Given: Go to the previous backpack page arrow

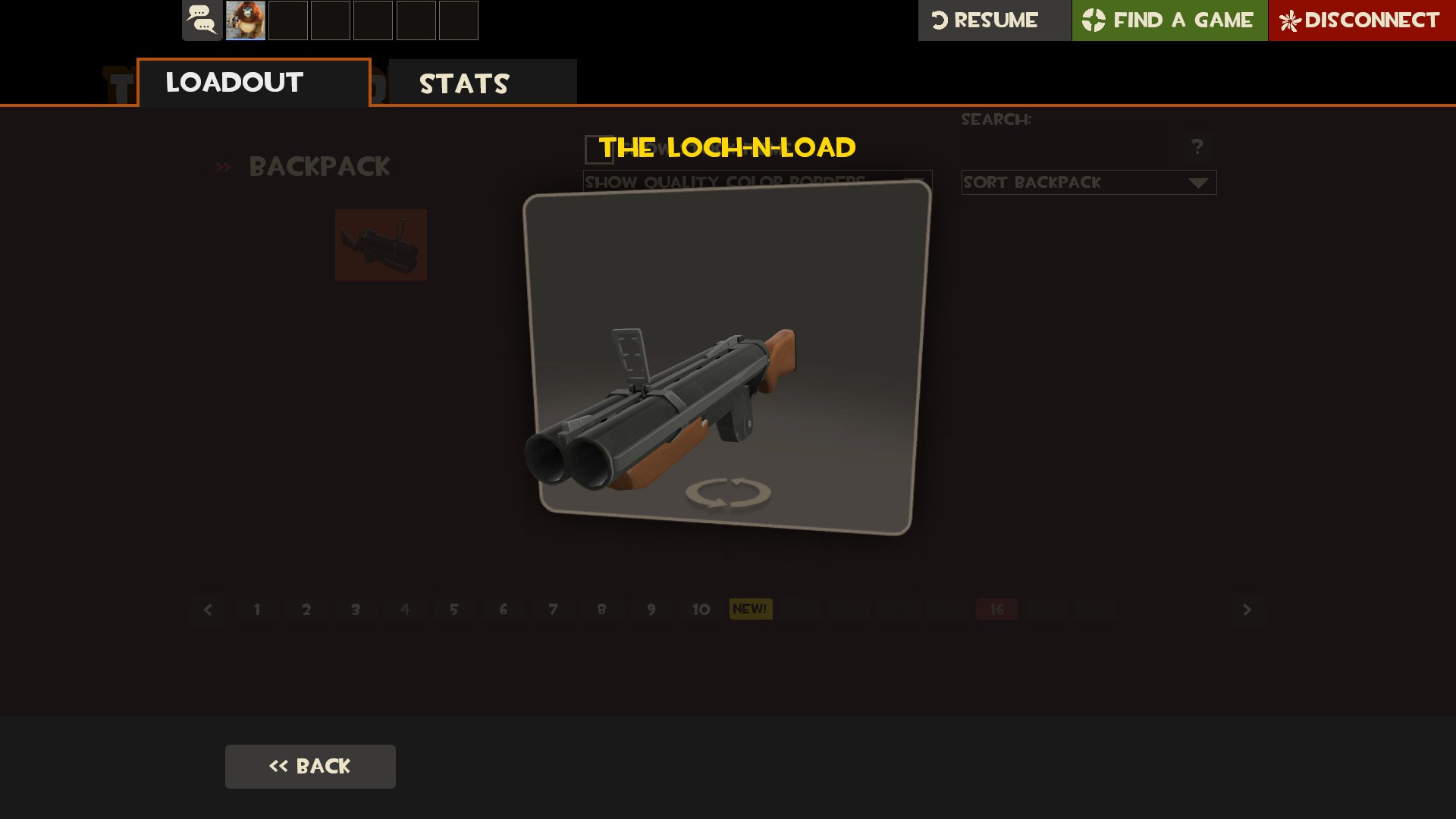Looking at the screenshot, I should point(208,610).
